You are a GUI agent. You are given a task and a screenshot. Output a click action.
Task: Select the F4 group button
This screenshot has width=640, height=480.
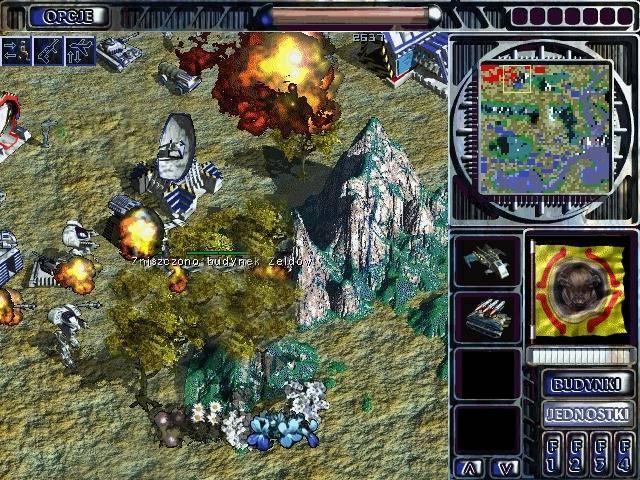[x=623, y=453]
